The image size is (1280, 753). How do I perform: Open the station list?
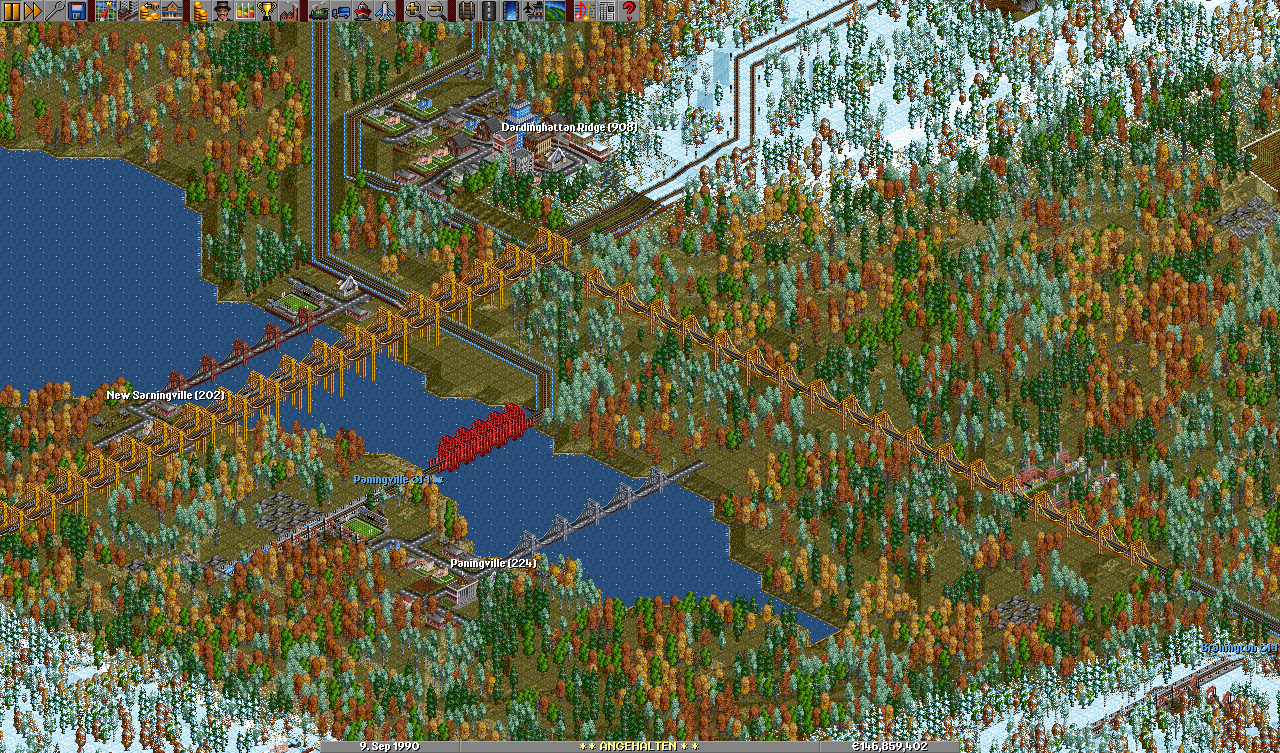coord(171,11)
